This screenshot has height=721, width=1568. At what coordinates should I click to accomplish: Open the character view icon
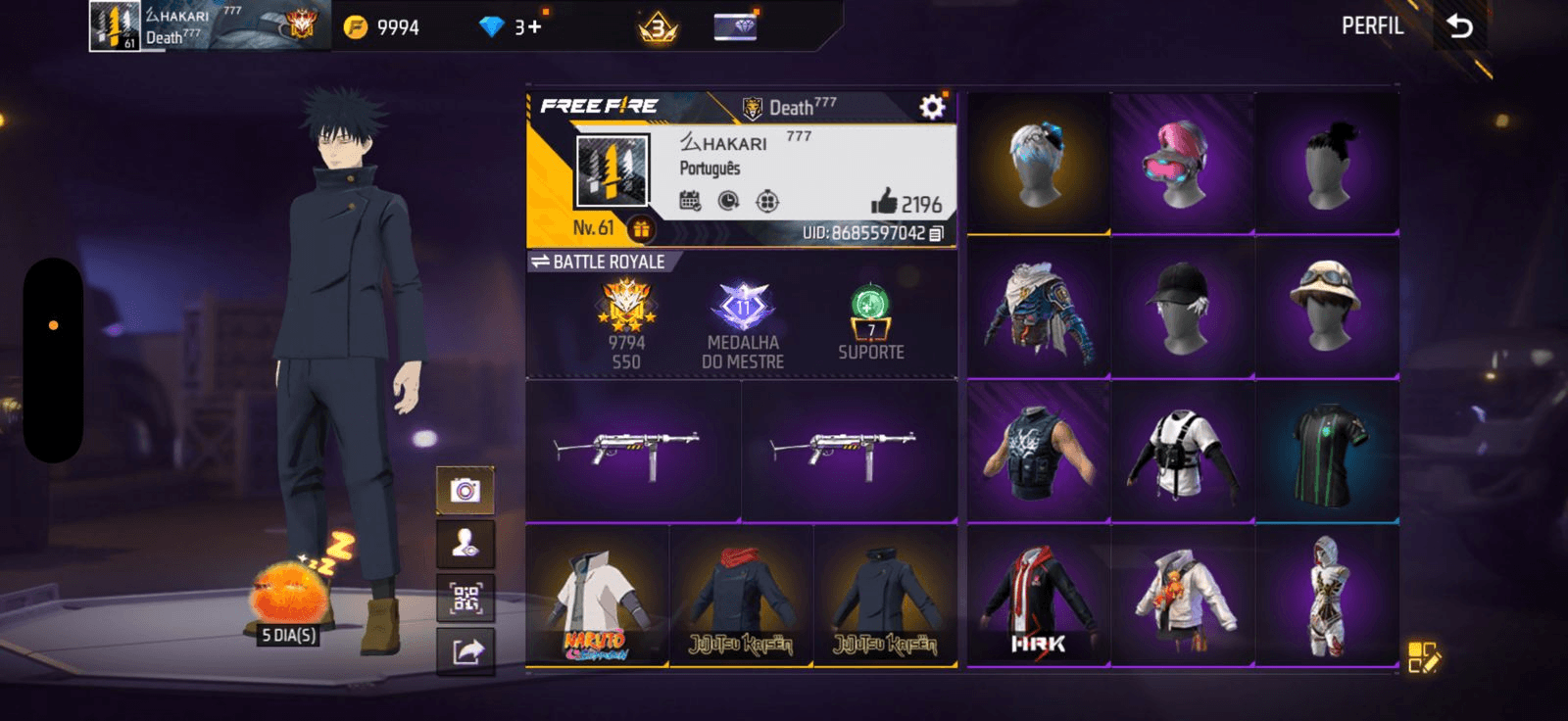[465, 544]
